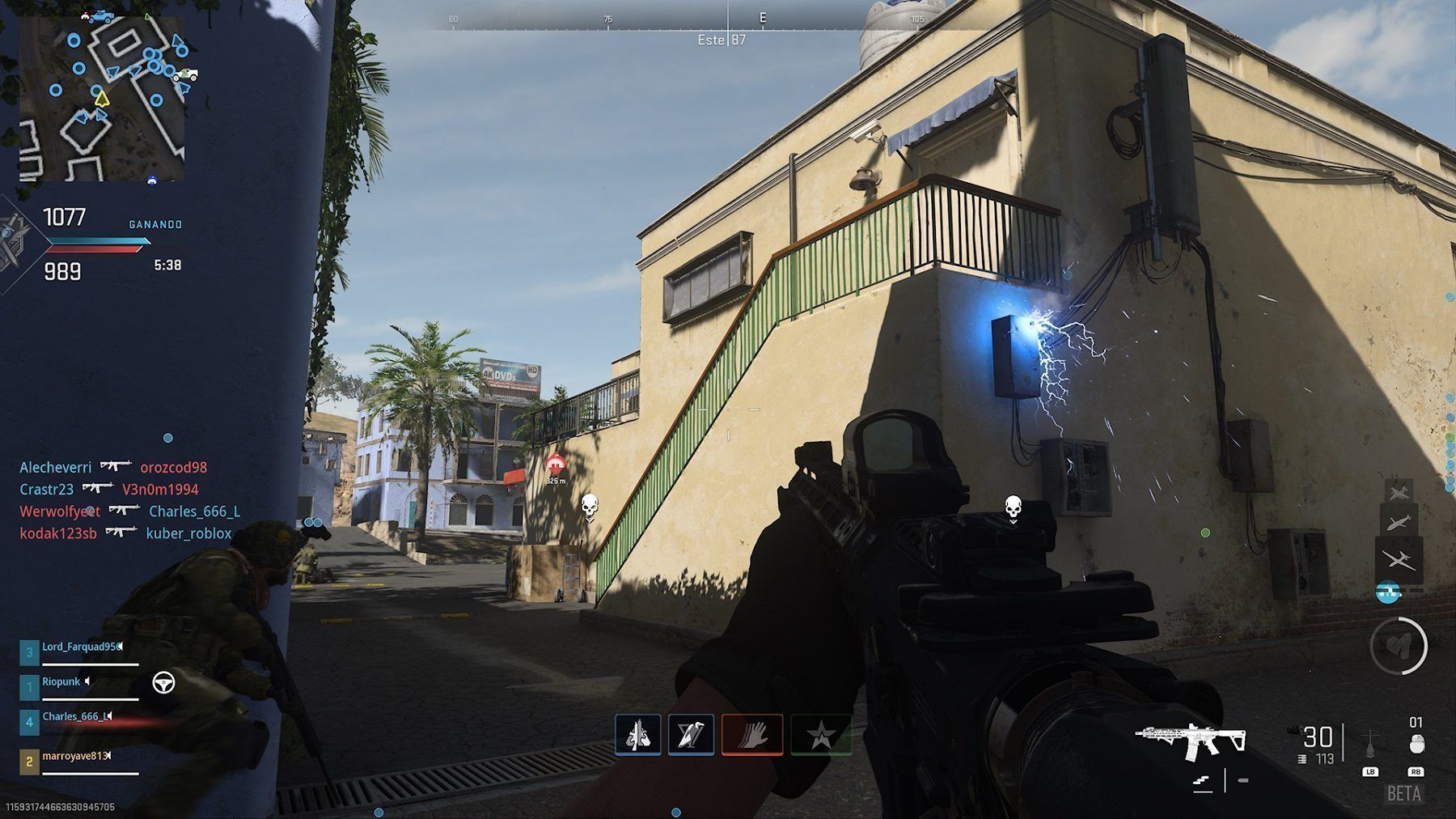Select the rifle-and-grenades perk icon

coord(638,735)
